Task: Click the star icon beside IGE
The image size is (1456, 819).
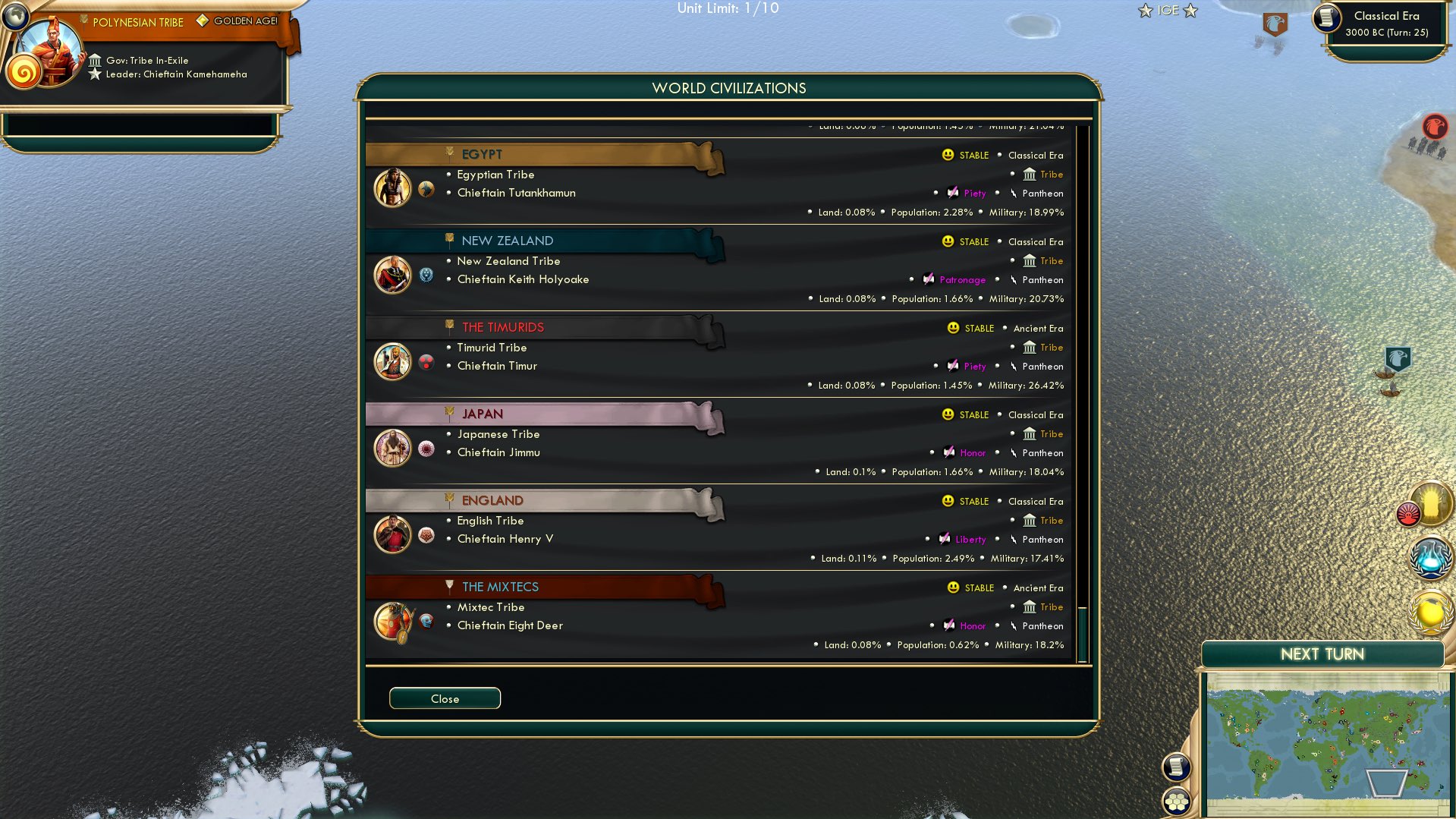Action: tap(1145, 11)
